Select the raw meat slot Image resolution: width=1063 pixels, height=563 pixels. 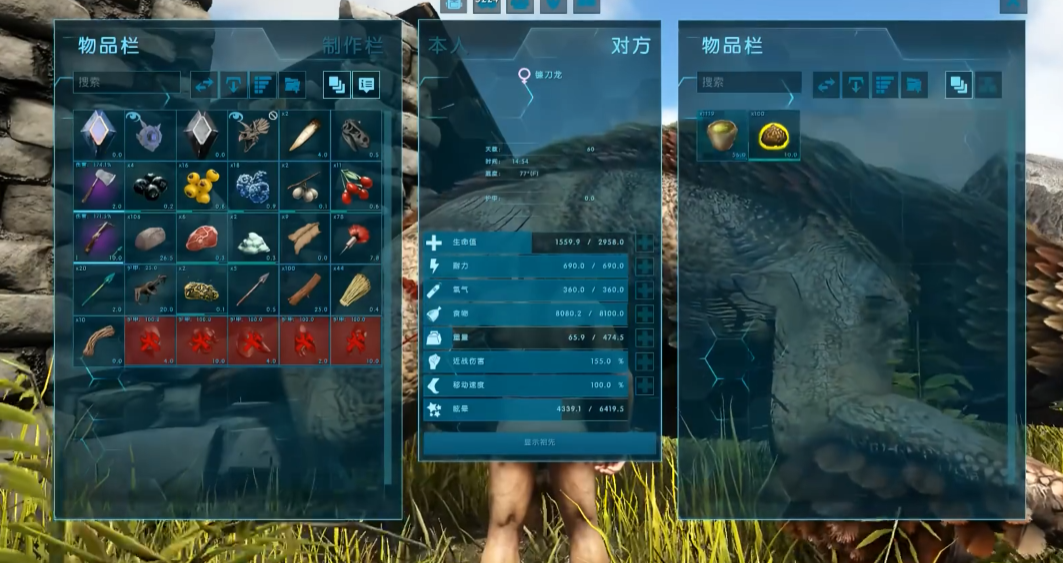click(203, 238)
